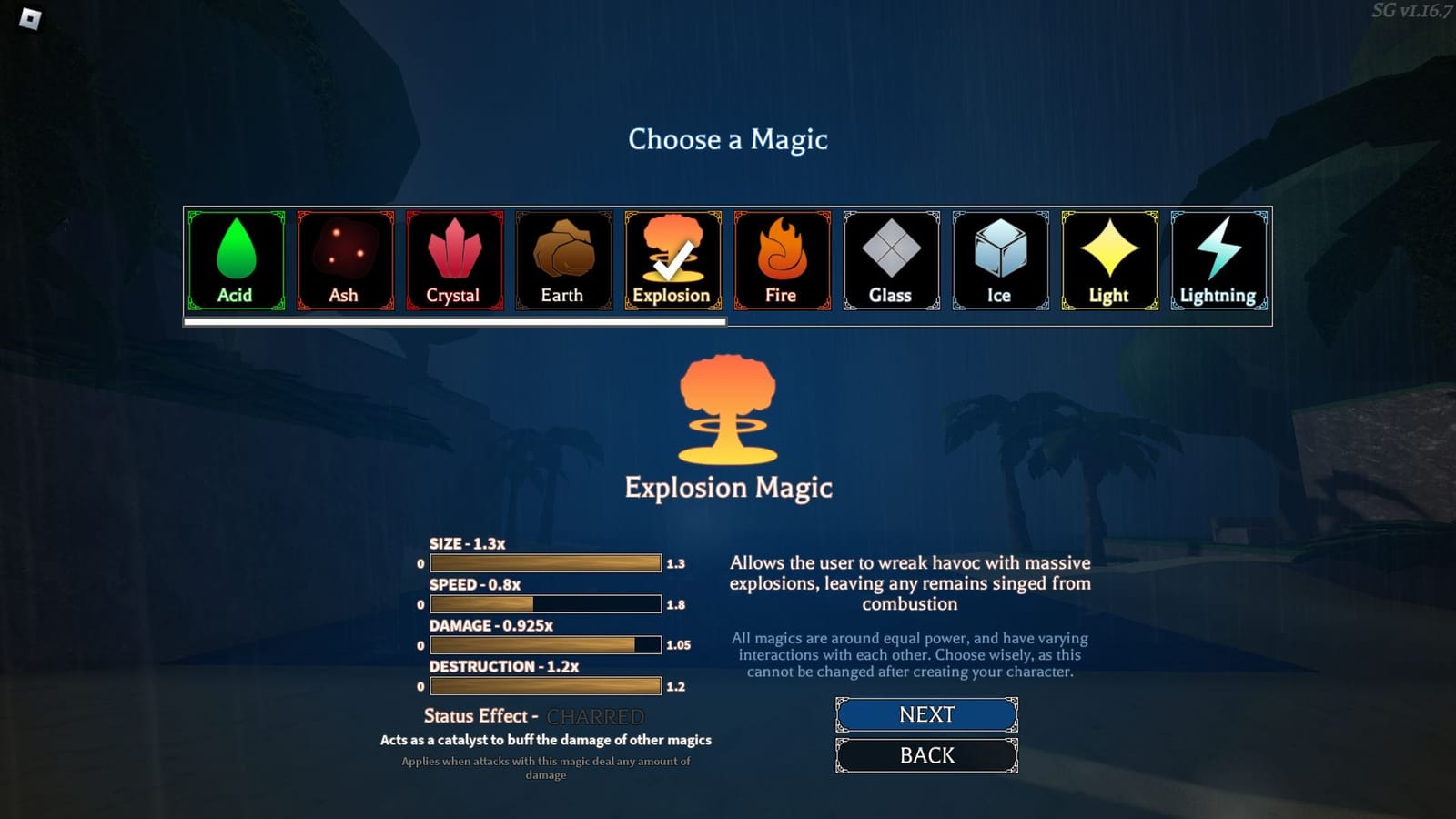Pick the Lightning magic icon

point(1218,259)
